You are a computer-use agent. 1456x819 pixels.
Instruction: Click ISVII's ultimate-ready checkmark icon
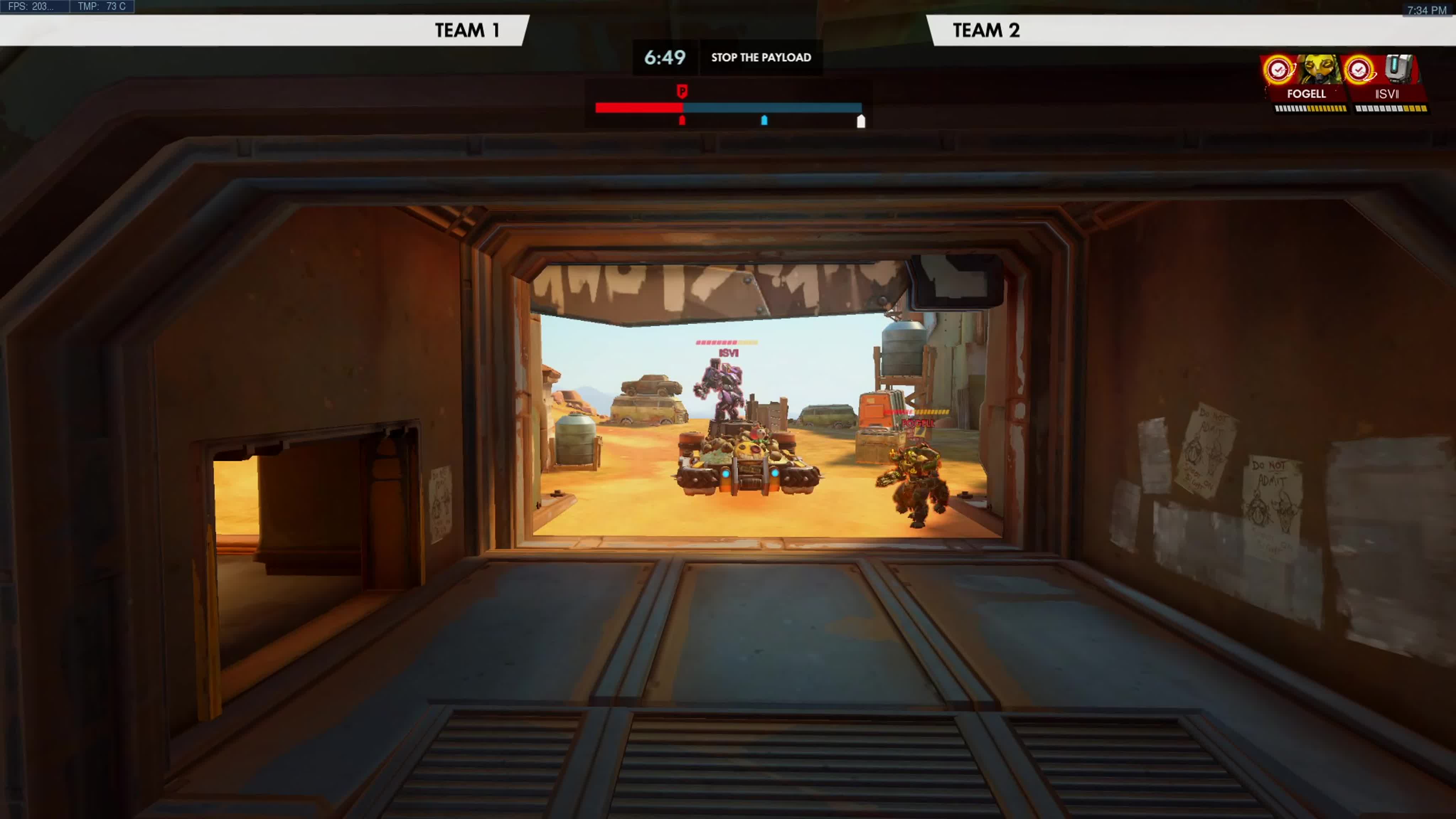click(x=1359, y=70)
